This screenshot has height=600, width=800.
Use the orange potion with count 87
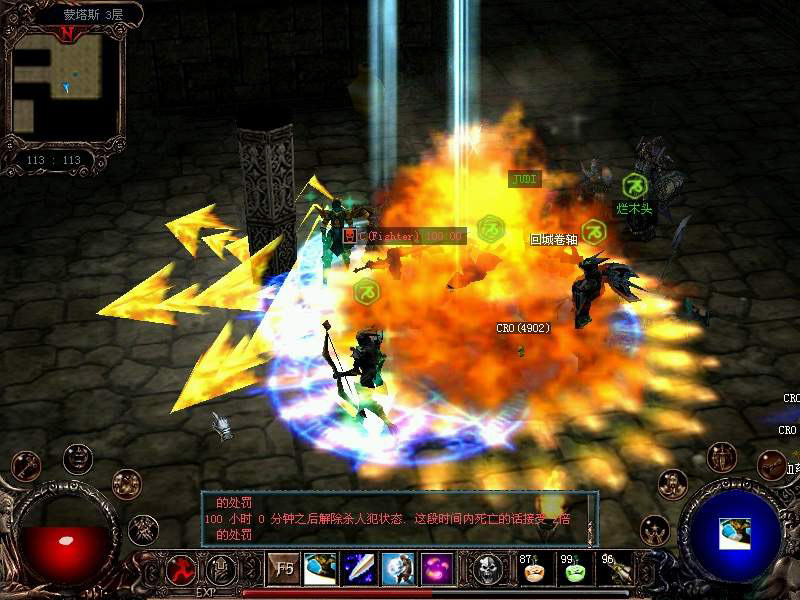click(533, 570)
